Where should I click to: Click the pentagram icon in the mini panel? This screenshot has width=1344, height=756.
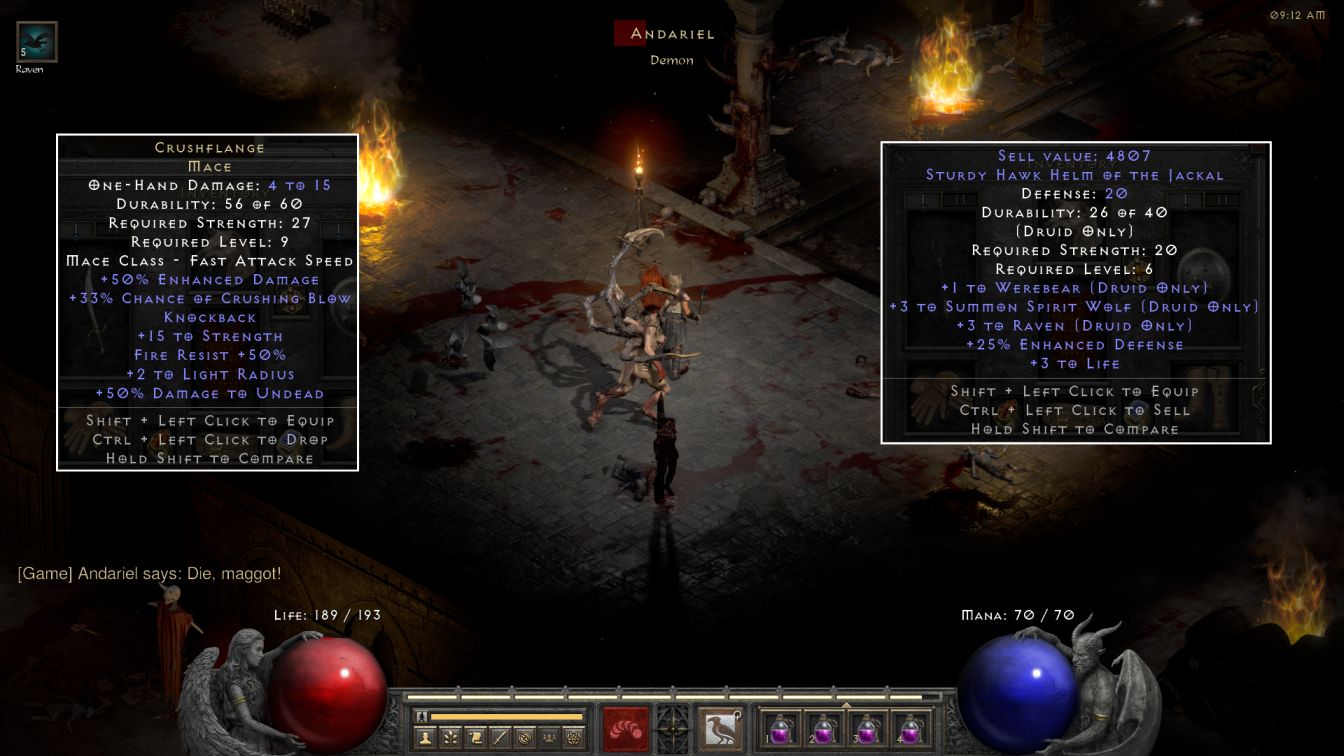tap(573, 738)
